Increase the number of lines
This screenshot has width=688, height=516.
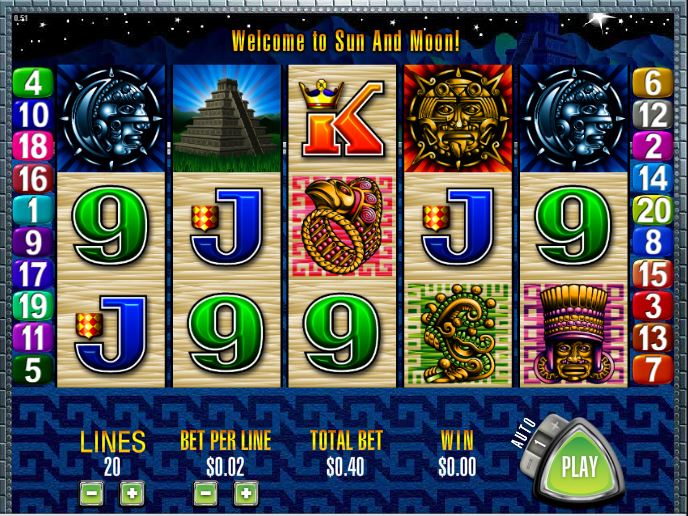131,492
